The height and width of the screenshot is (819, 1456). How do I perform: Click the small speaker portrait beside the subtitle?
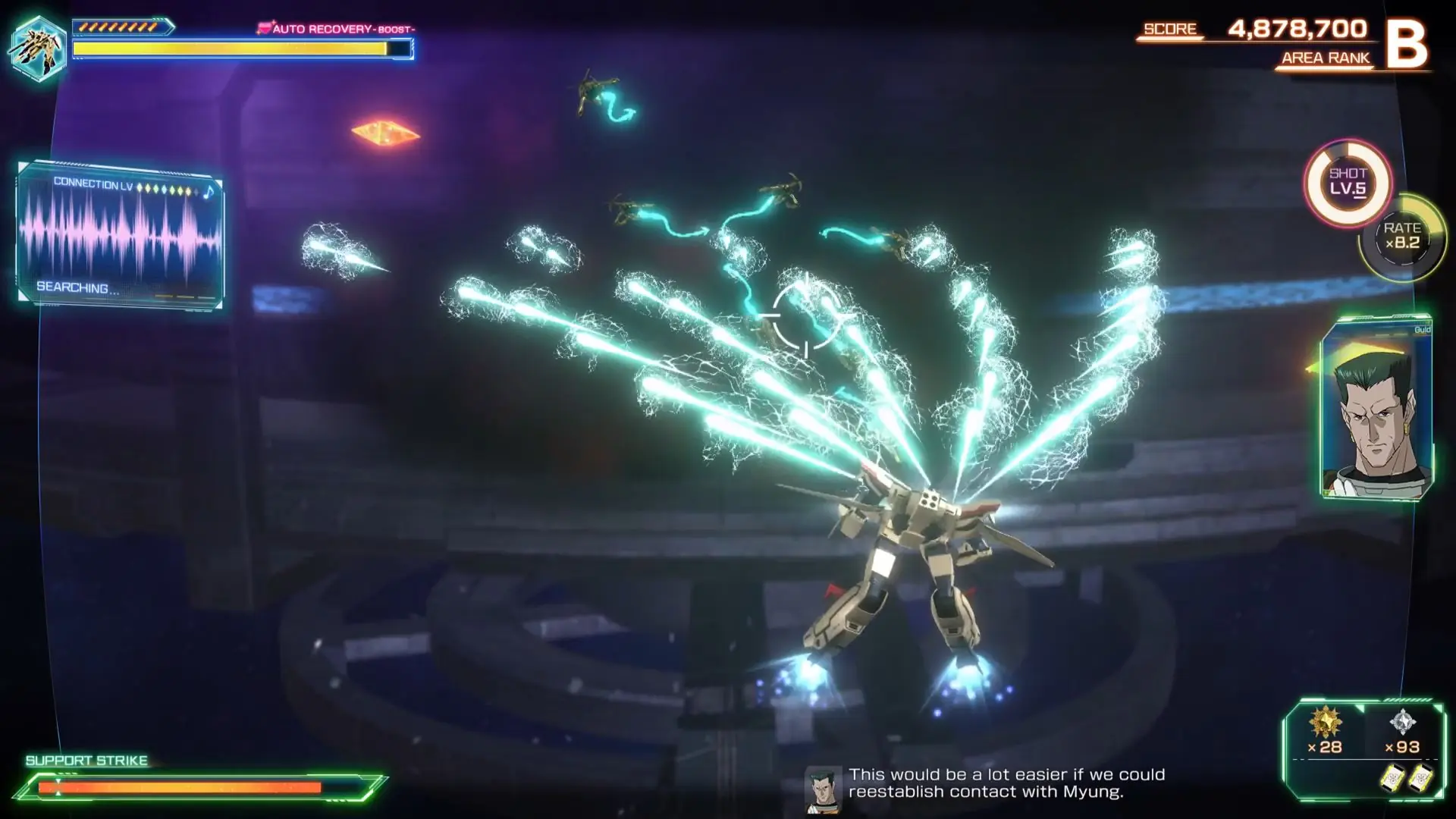pyautogui.click(x=822, y=789)
